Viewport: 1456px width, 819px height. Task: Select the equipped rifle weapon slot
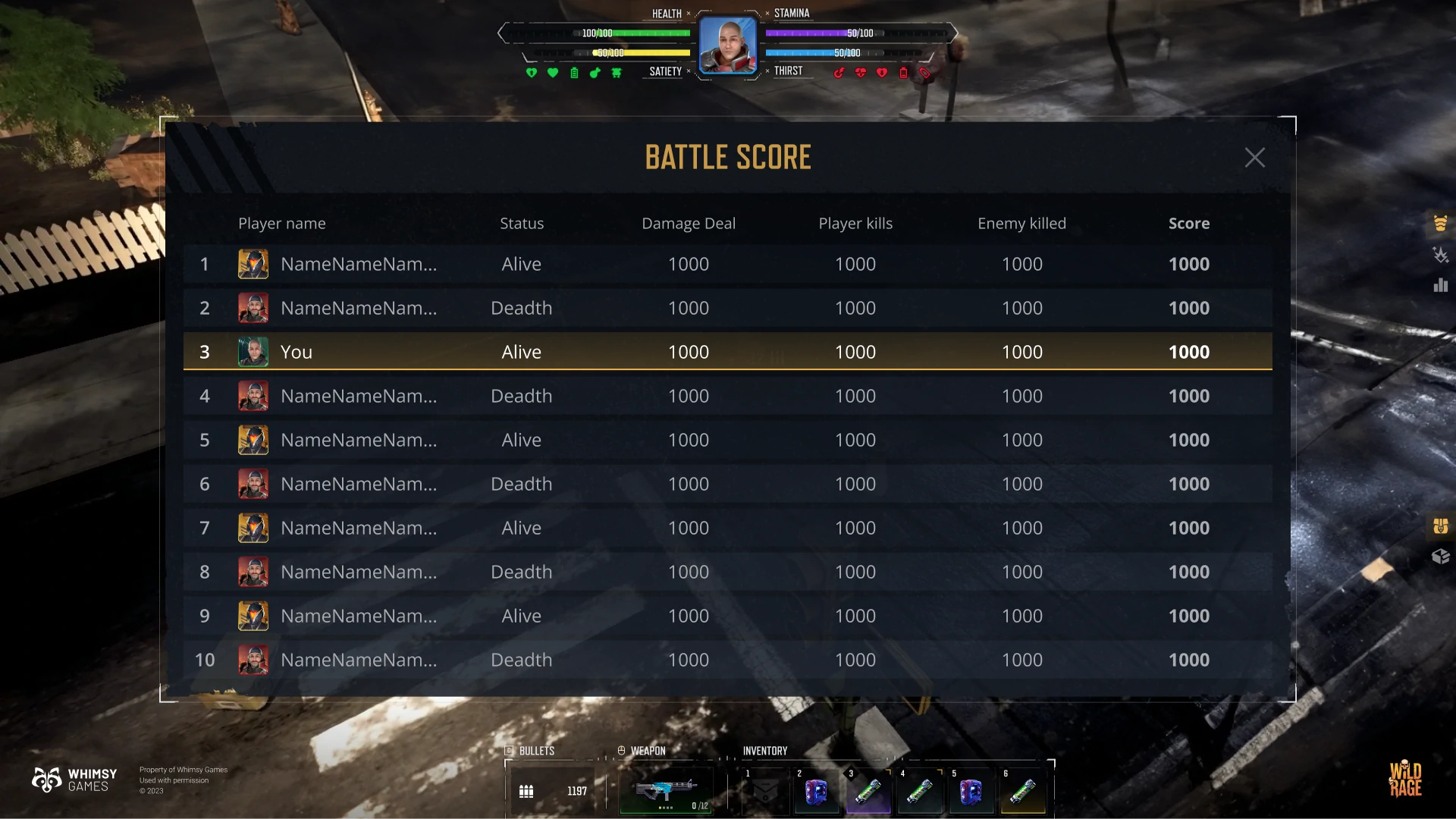(666, 791)
